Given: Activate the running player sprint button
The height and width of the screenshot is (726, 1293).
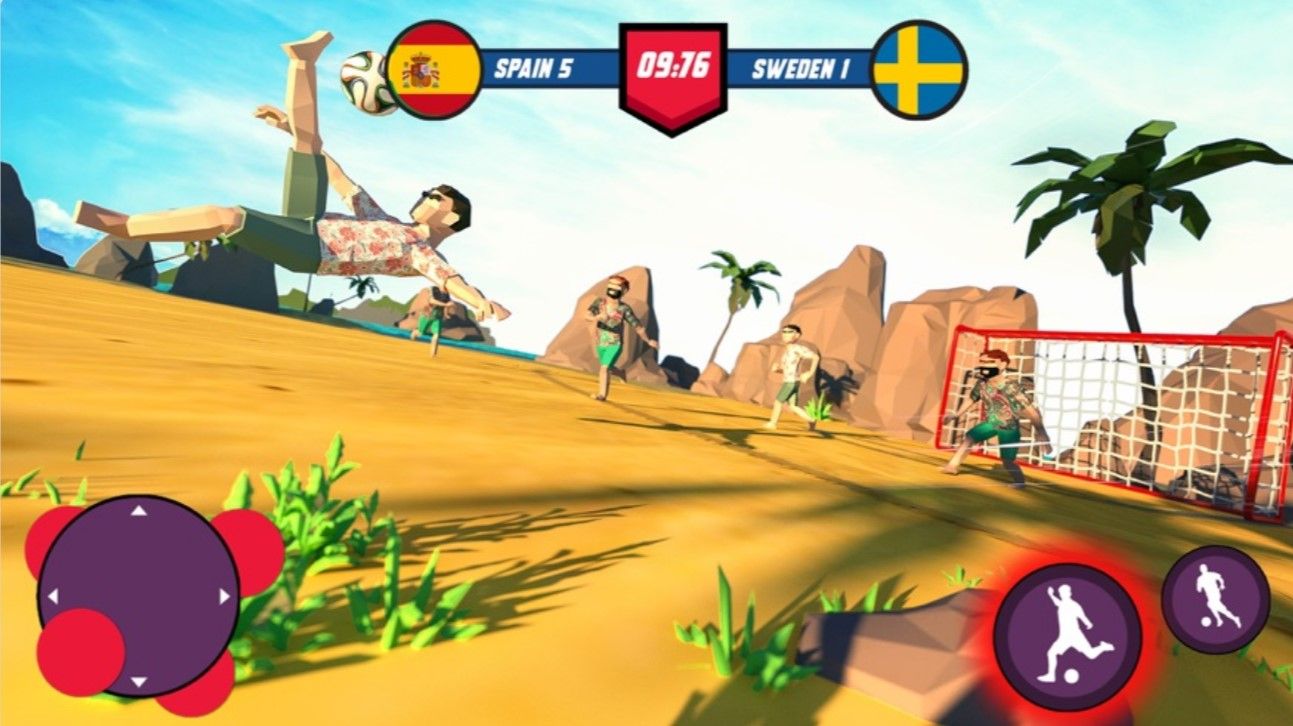Looking at the screenshot, I should [x=1215, y=600].
